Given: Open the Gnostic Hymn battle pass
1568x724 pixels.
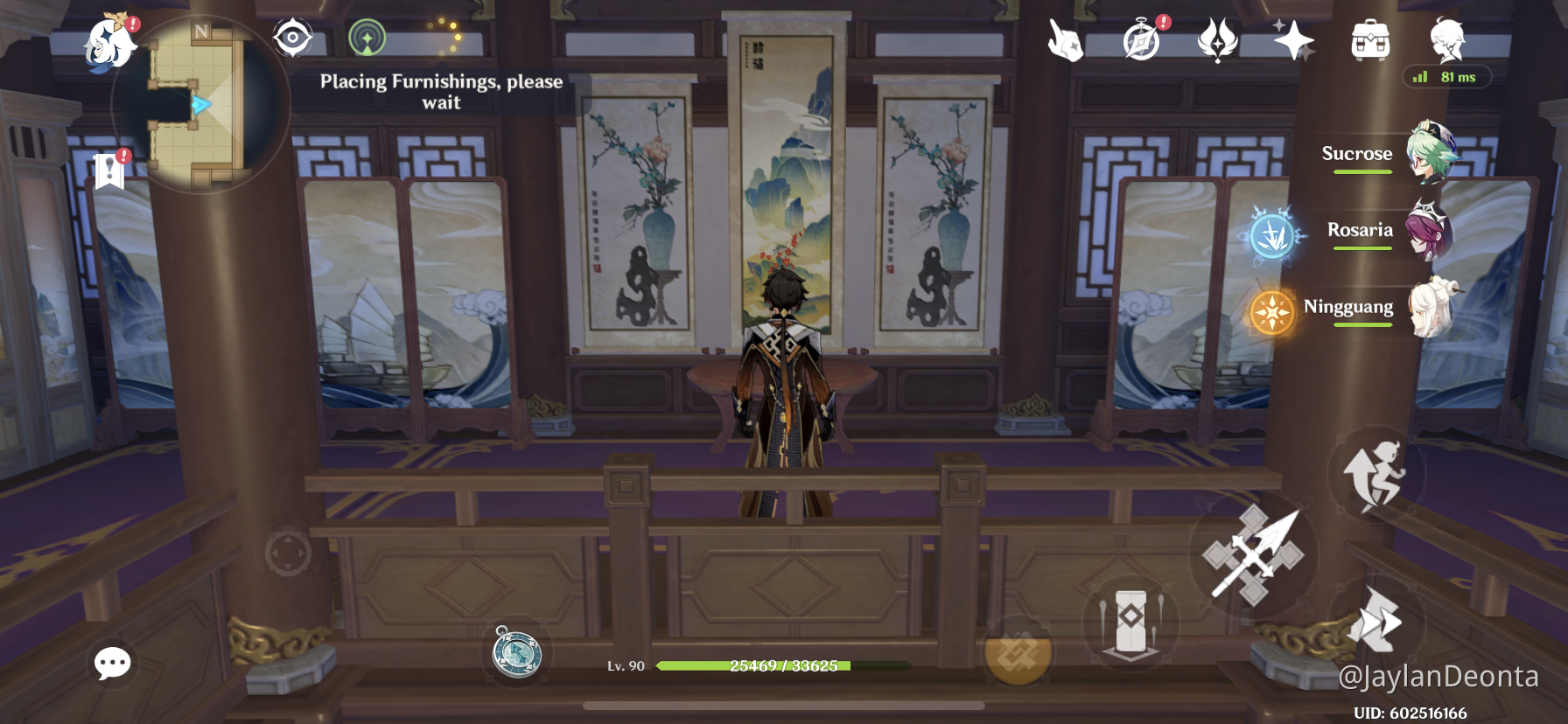Looking at the screenshot, I should (x=1219, y=39).
